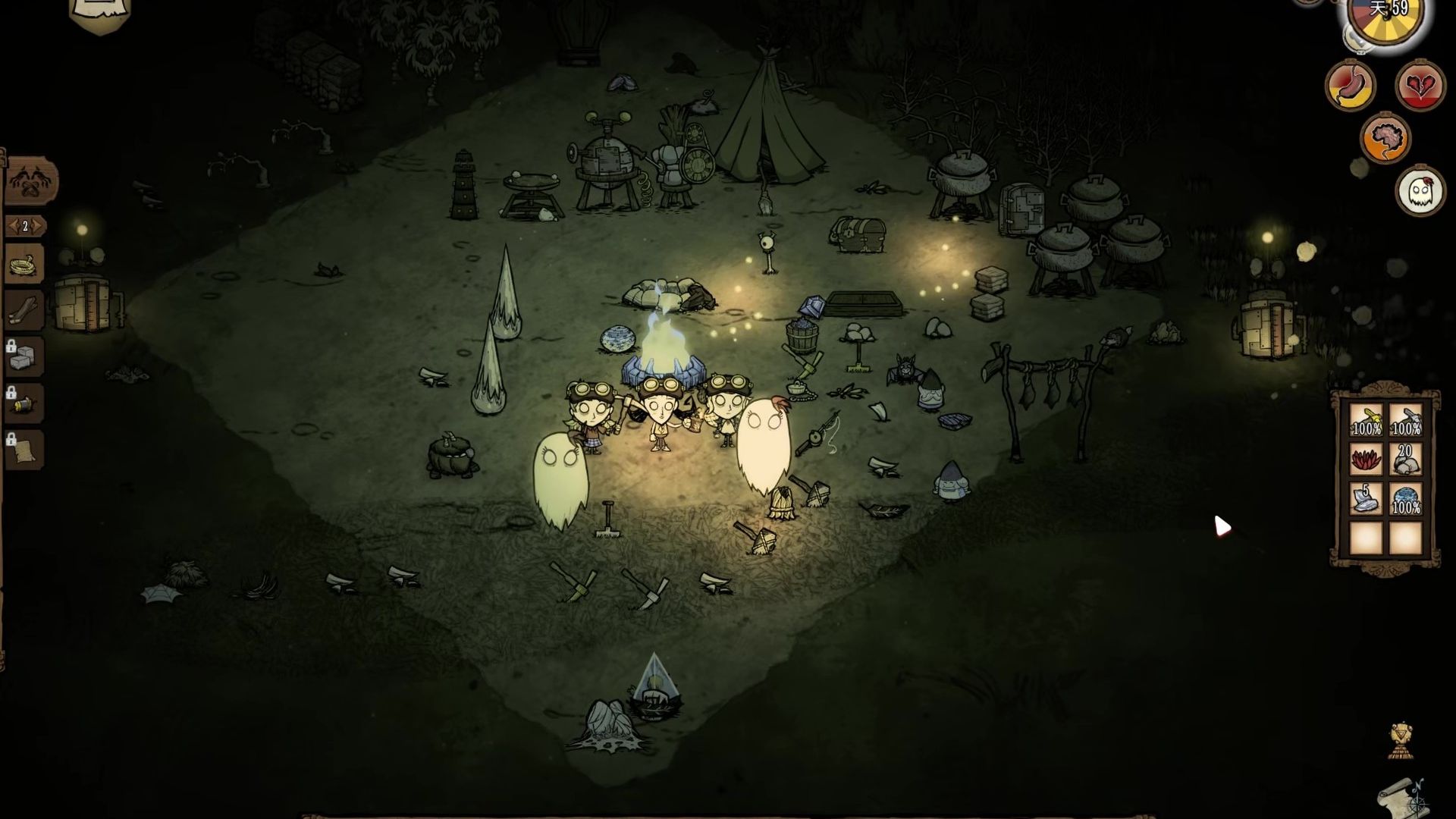Viewport: 1456px width, 819px height.
Task: Select the locked papyrus recipe
Action: (x=25, y=450)
